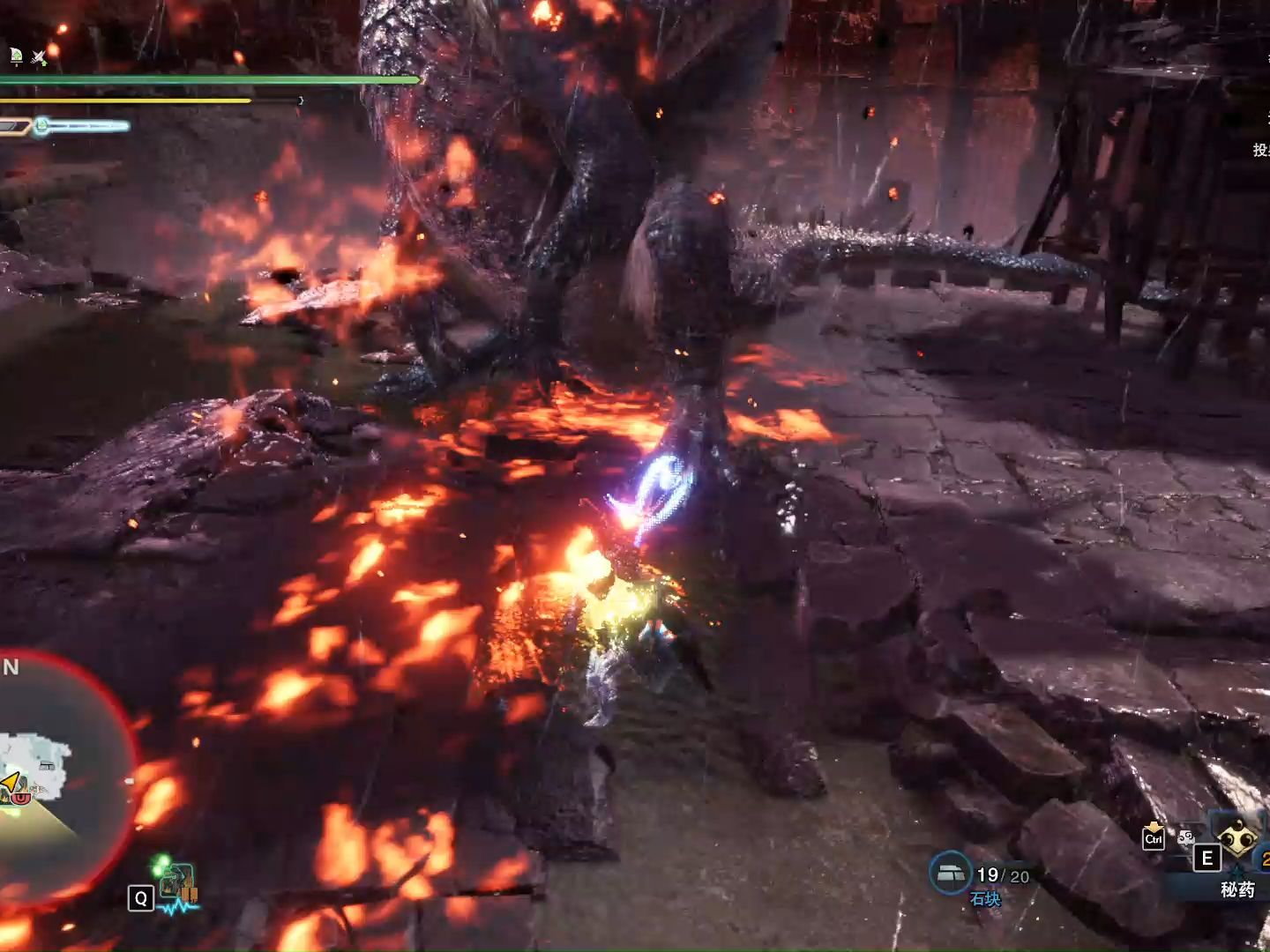Click the green-arrow horn buff status icon
The width and height of the screenshot is (1270, 952).
[16, 57]
